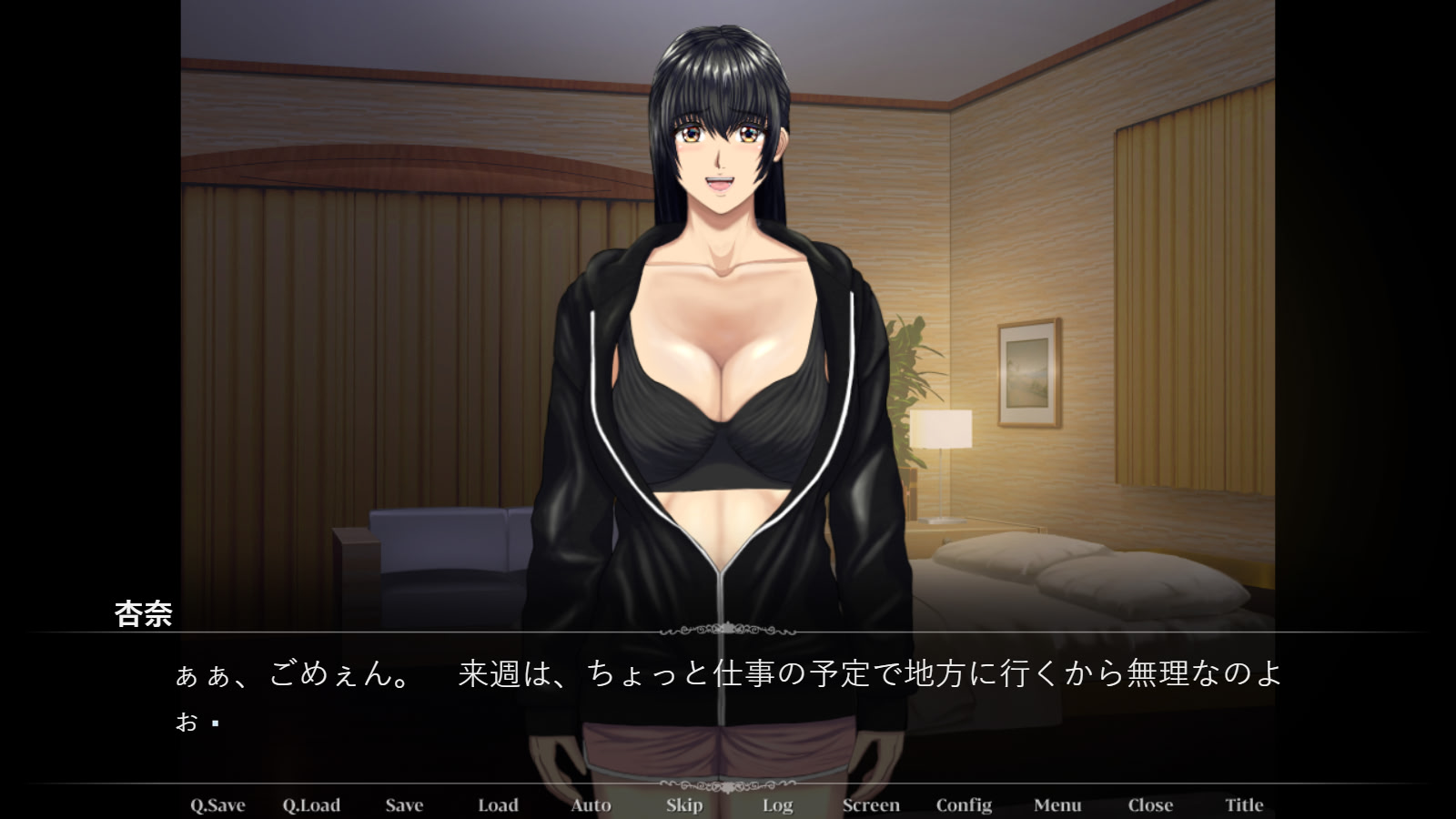Open the Save screen
The height and width of the screenshot is (819, 1456).
coord(404,804)
